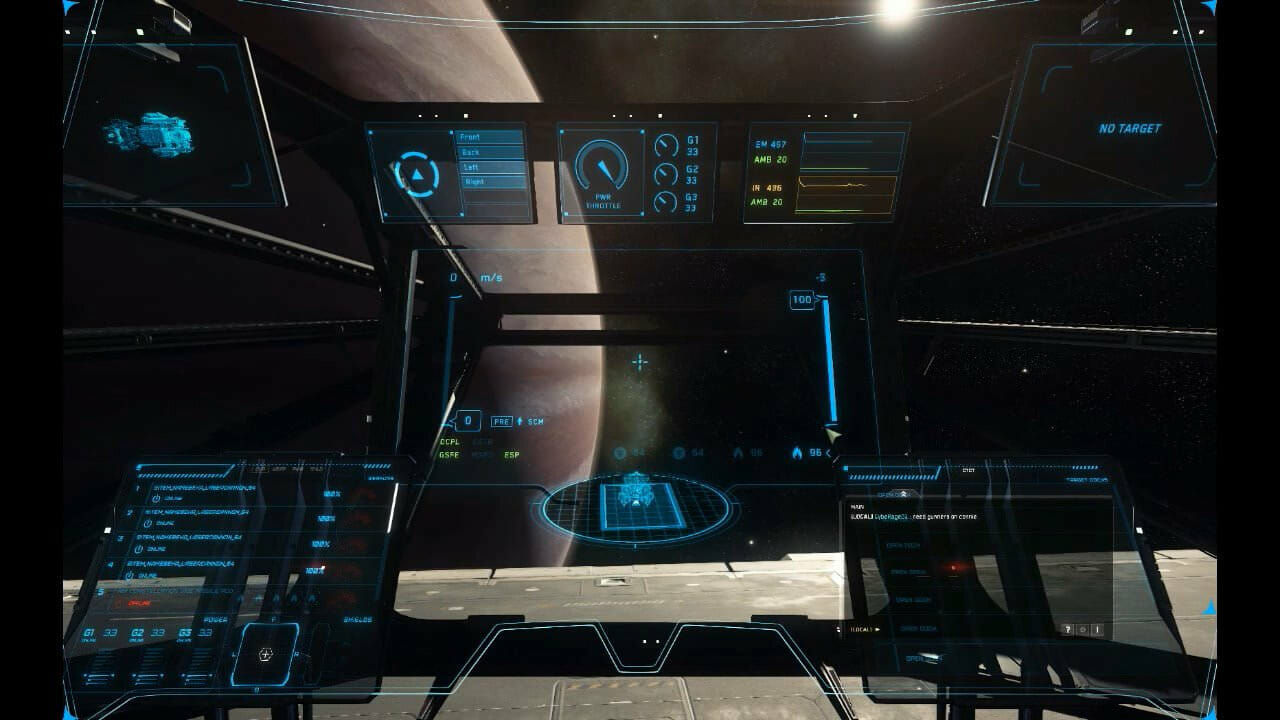This screenshot has width=1280, height=720.
Task: Select the G2 power generator dial
Action: (666, 175)
